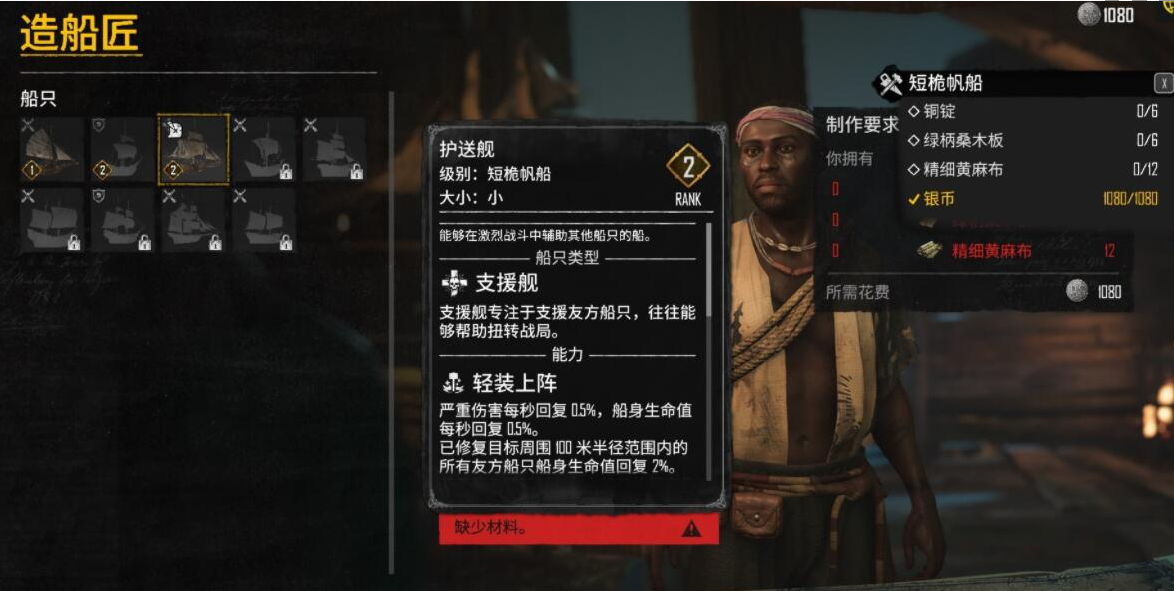Click the ship description panel scrollbar

(709, 270)
